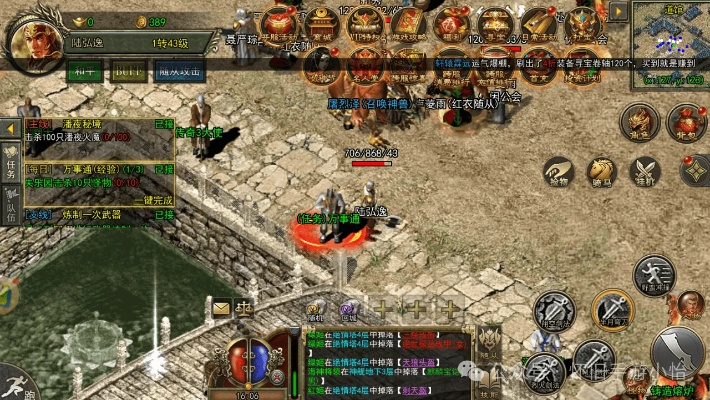Click the 随从攻击 button

(x=180, y=71)
